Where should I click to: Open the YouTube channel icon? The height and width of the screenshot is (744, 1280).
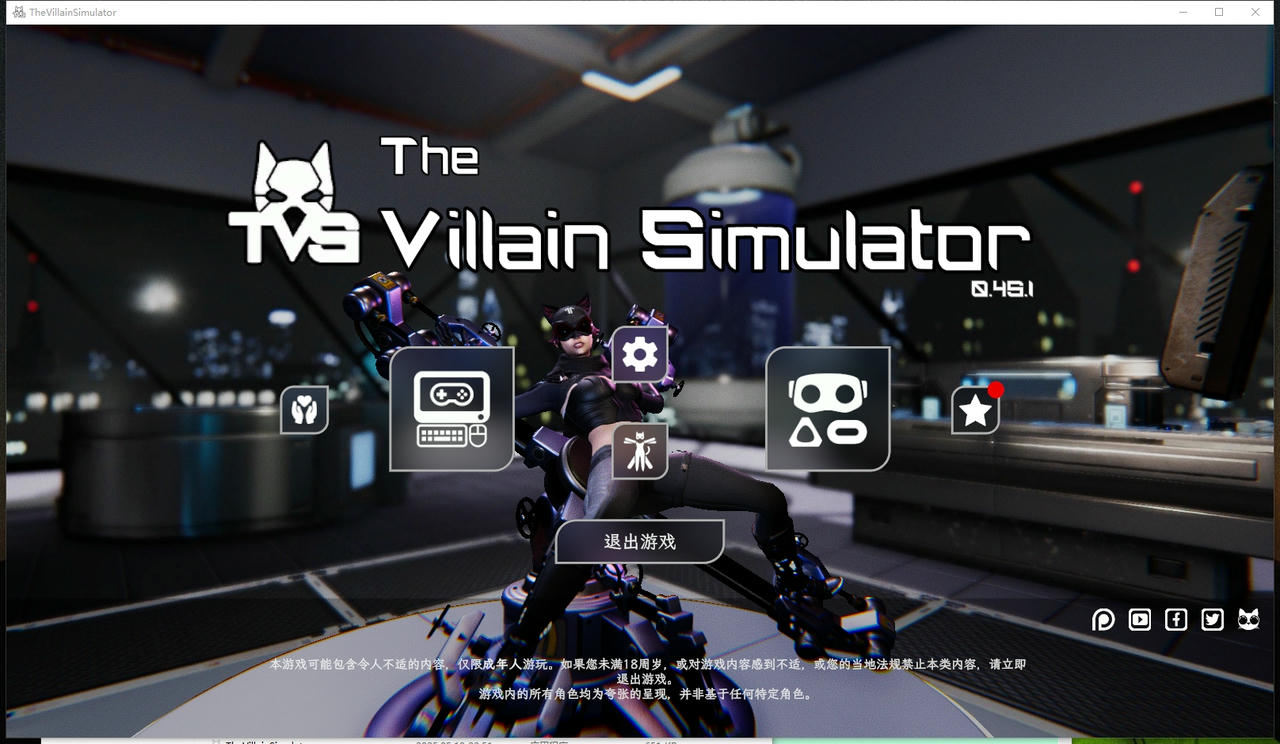coord(1139,620)
